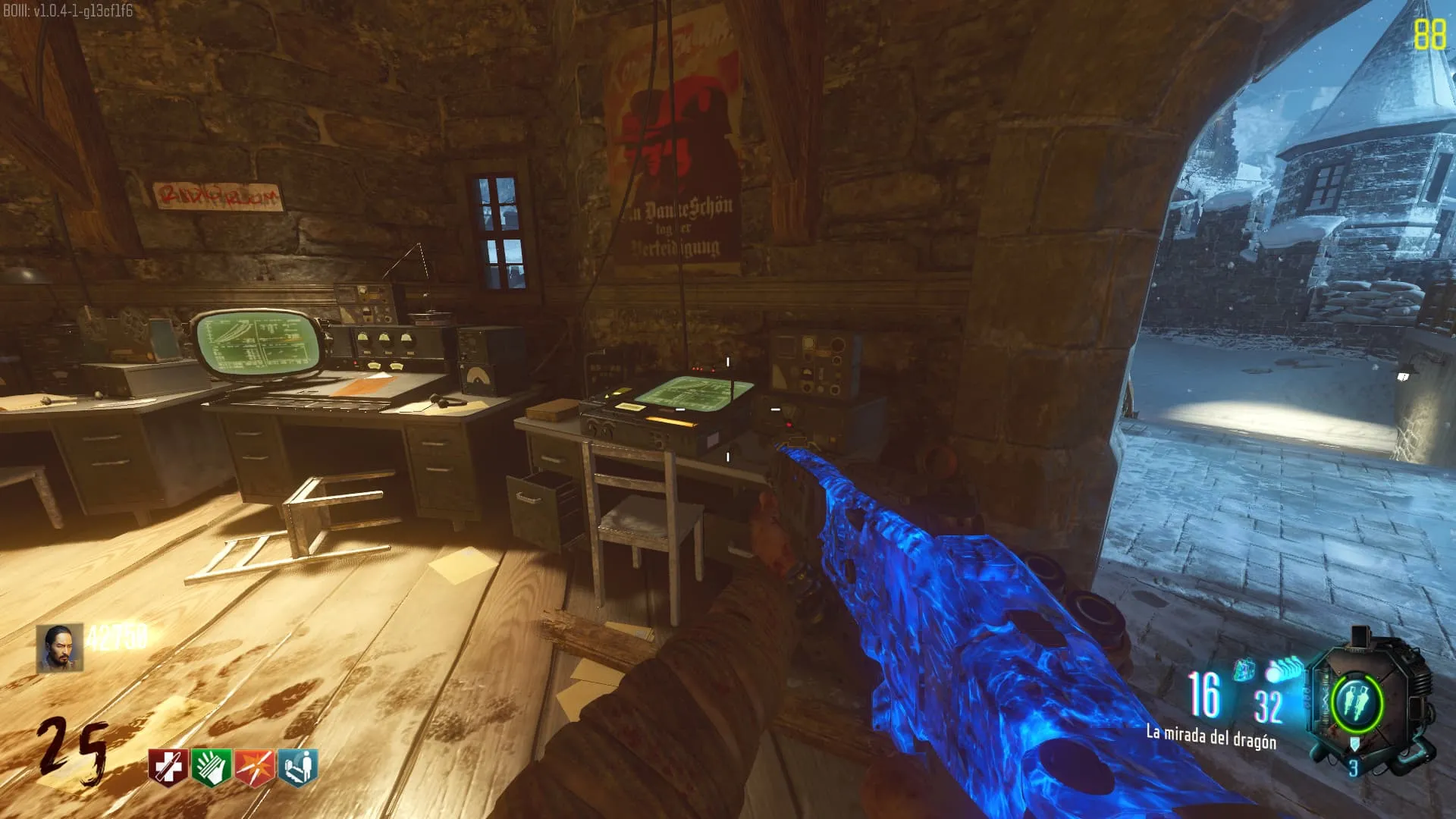Click the red cross Juggernog perk icon
Image resolution: width=1456 pixels, height=819 pixels.
pos(168,767)
